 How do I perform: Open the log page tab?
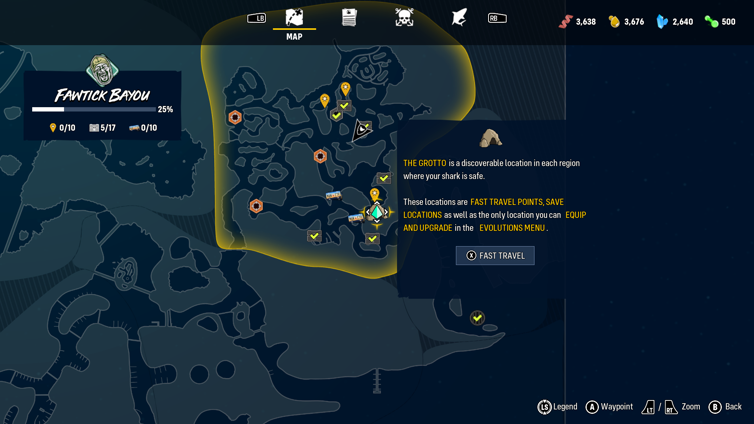point(349,18)
